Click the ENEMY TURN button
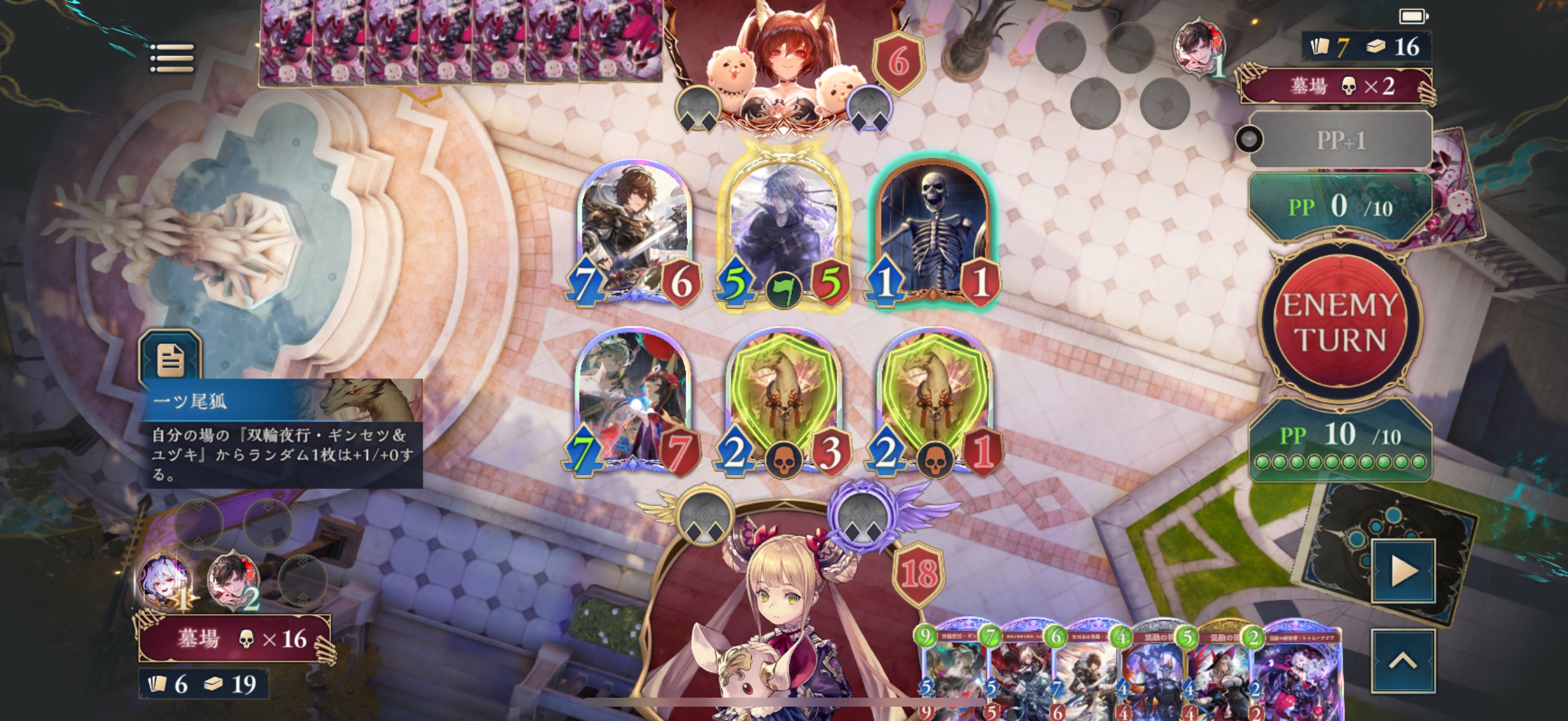1568x721 pixels. point(1340,322)
